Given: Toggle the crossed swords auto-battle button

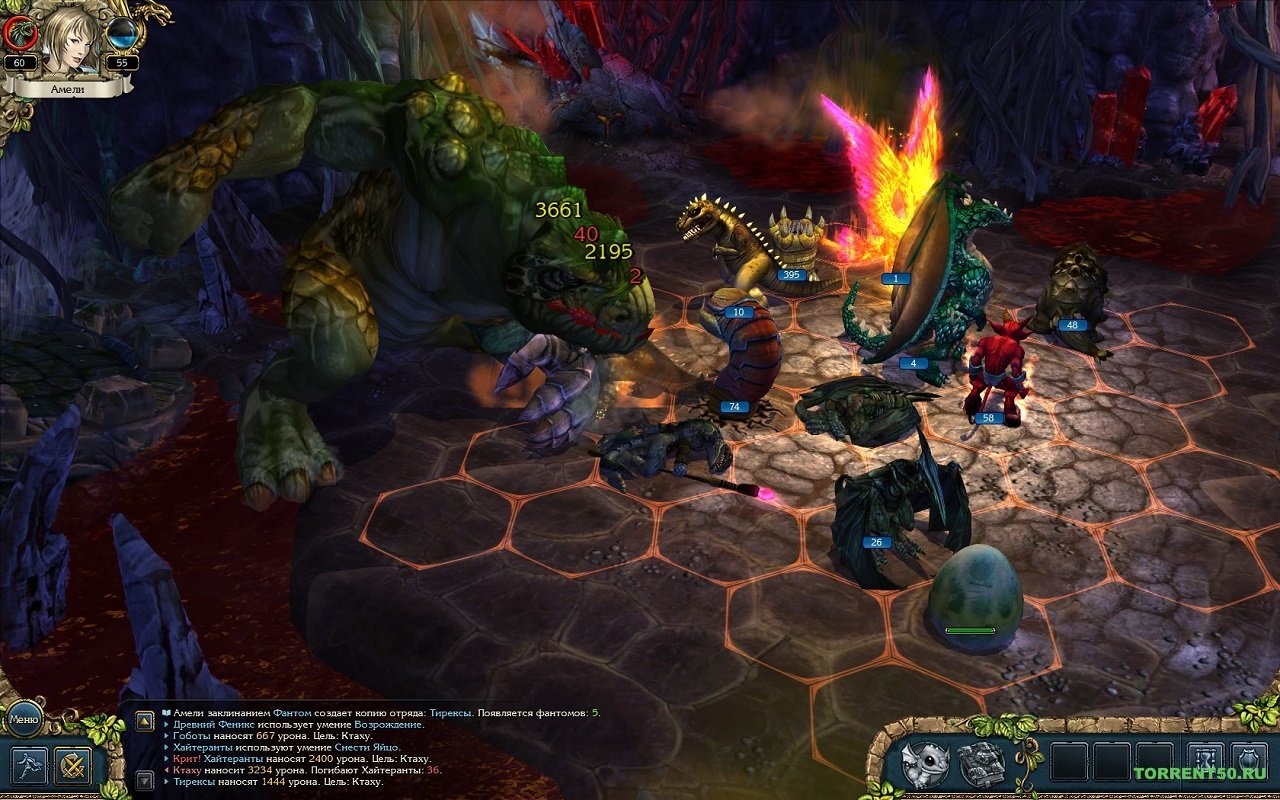Looking at the screenshot, I should click(73, 765).
